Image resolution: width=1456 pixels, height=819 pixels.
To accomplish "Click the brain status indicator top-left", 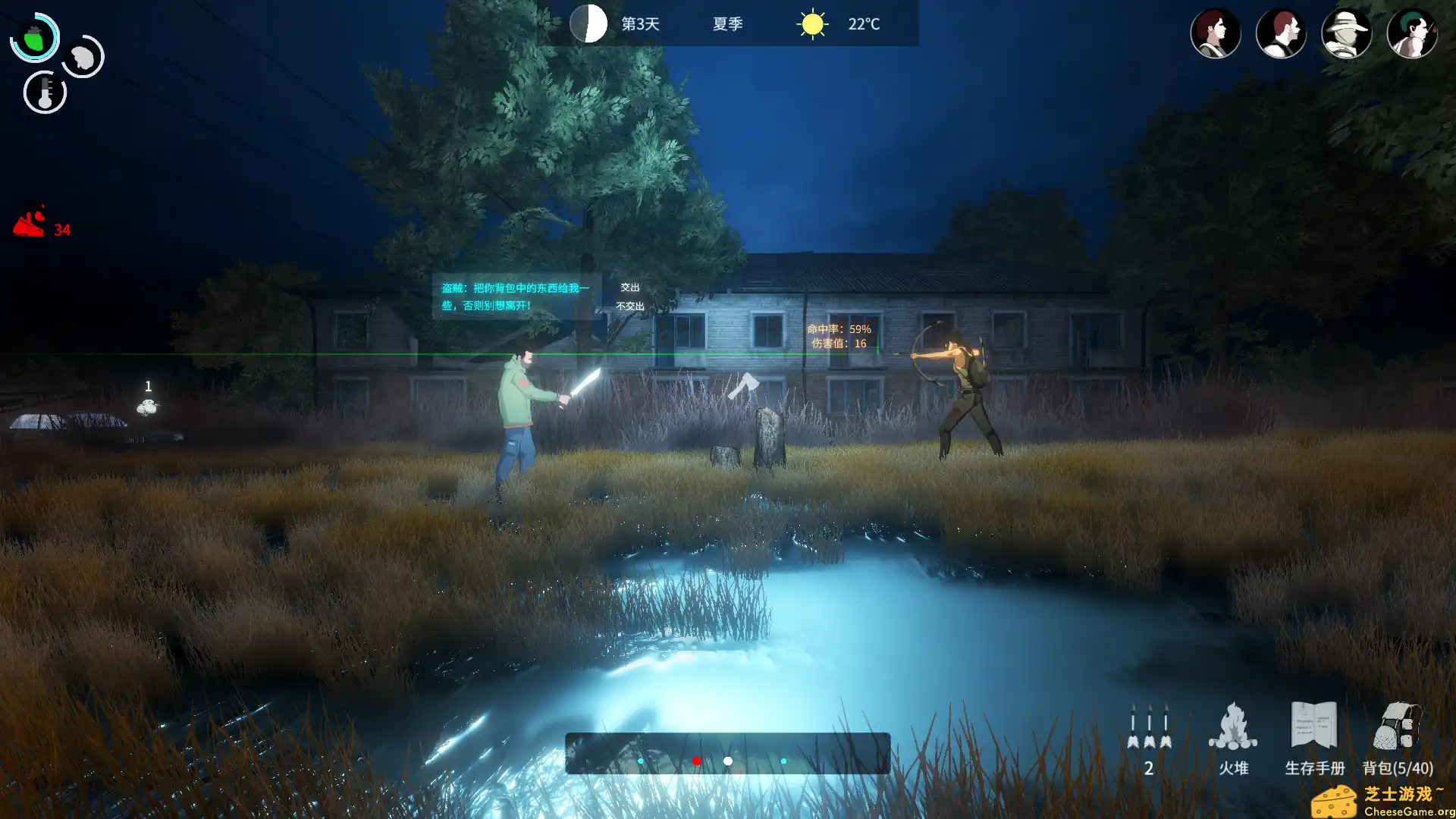I will (x=83, y=57).
